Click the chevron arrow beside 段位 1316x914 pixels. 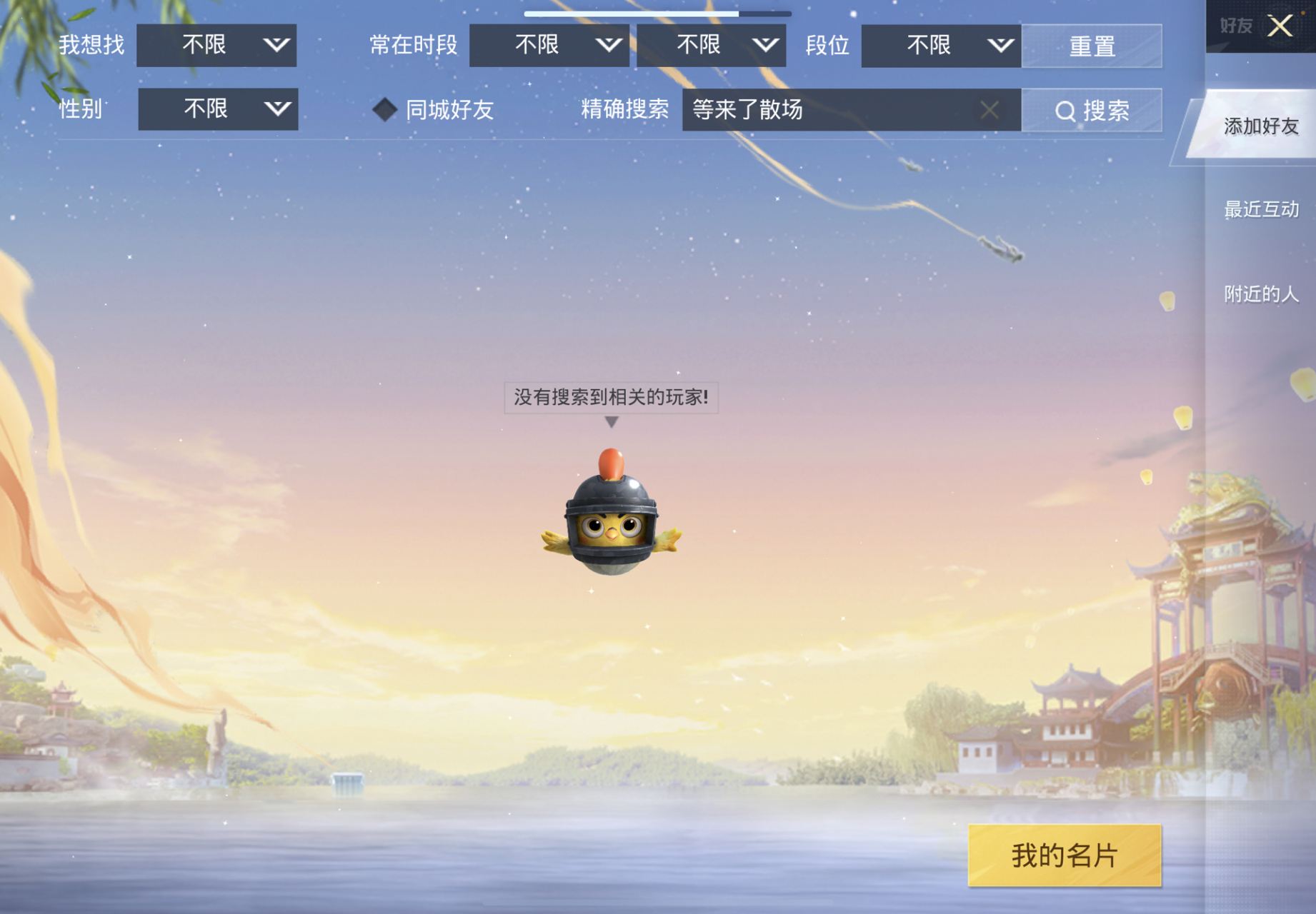(x=1000, y=45)
